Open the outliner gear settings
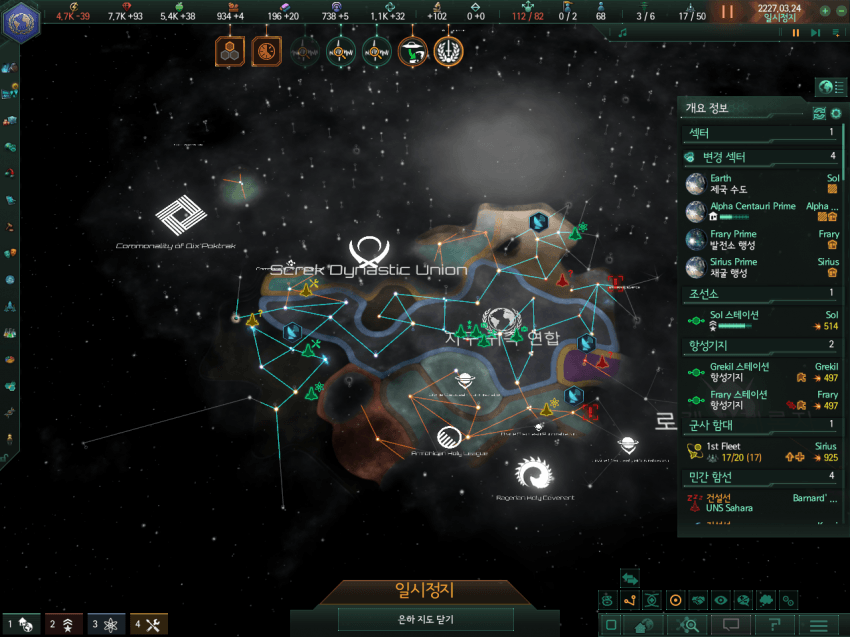 point(836,113)
